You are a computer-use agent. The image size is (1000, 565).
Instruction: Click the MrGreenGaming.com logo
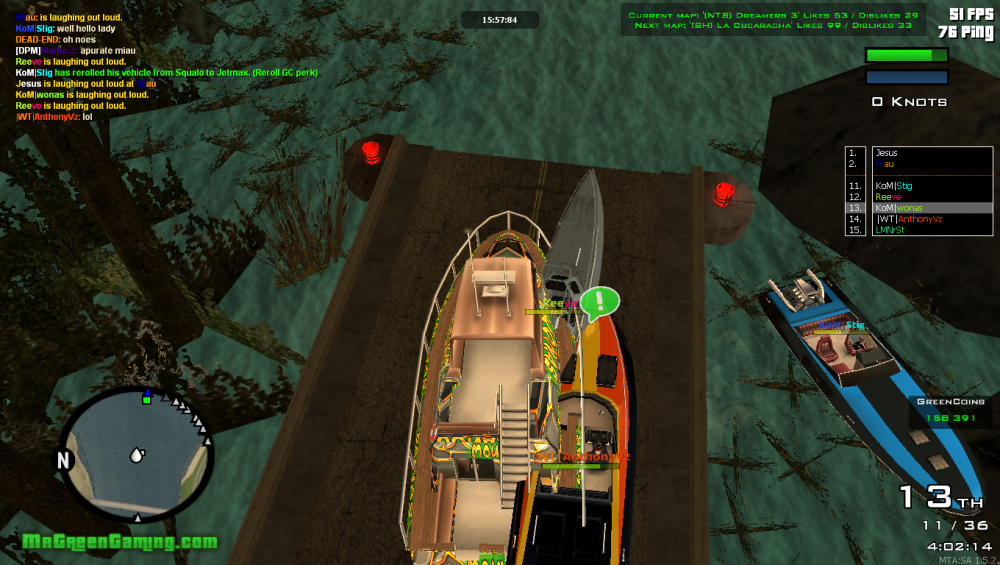(119, 542)
